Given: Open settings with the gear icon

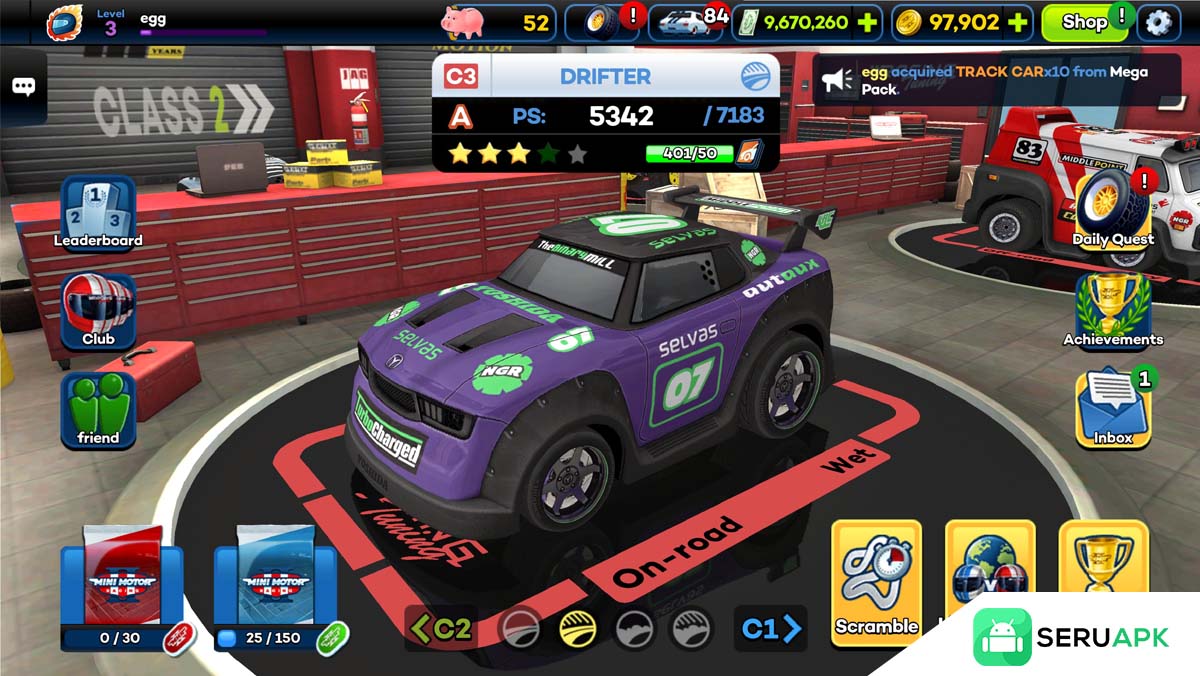Looking at the screenshot, I should pos(1158,22).
